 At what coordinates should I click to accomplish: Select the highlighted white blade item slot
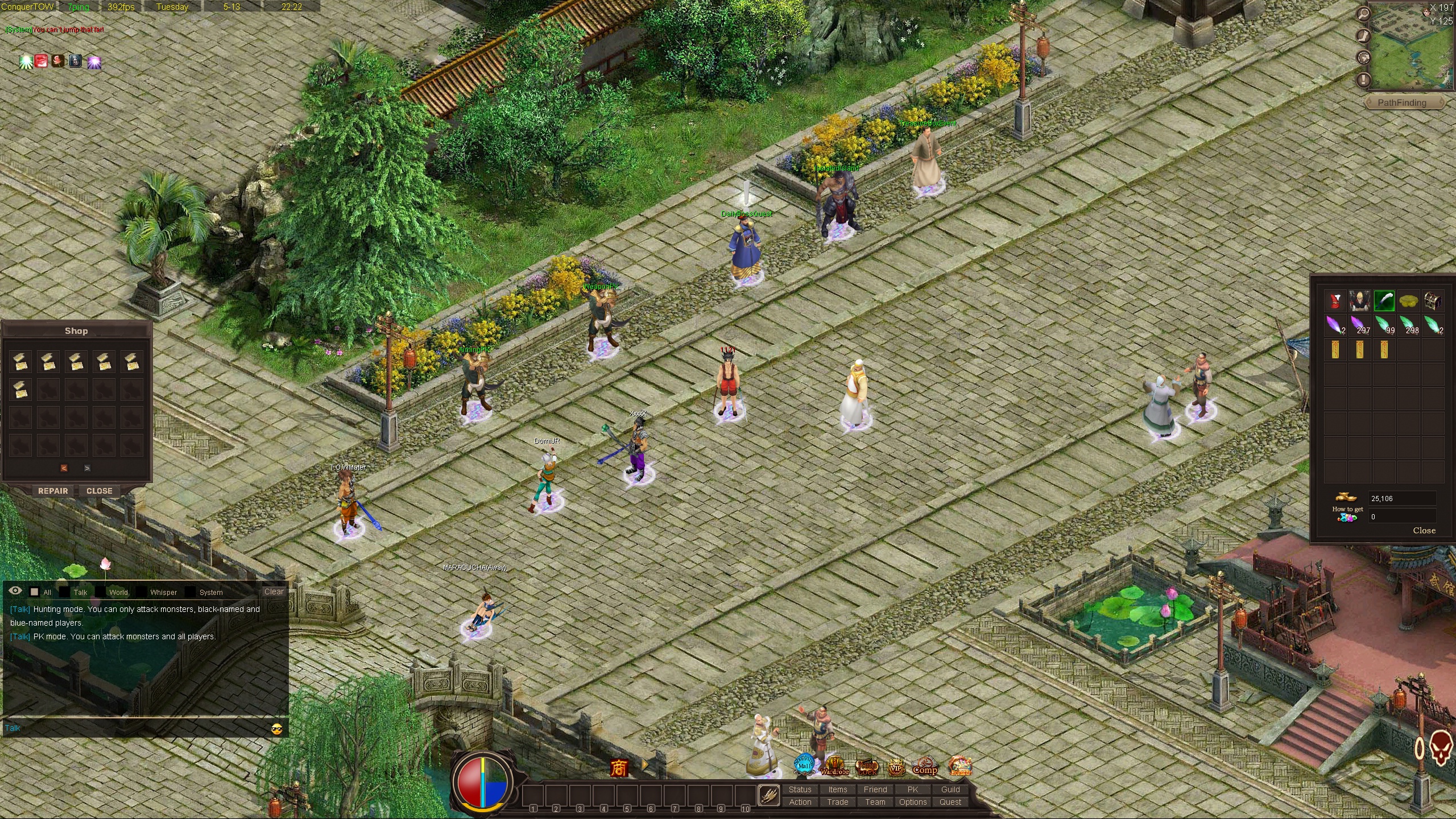coord(1384,301)
